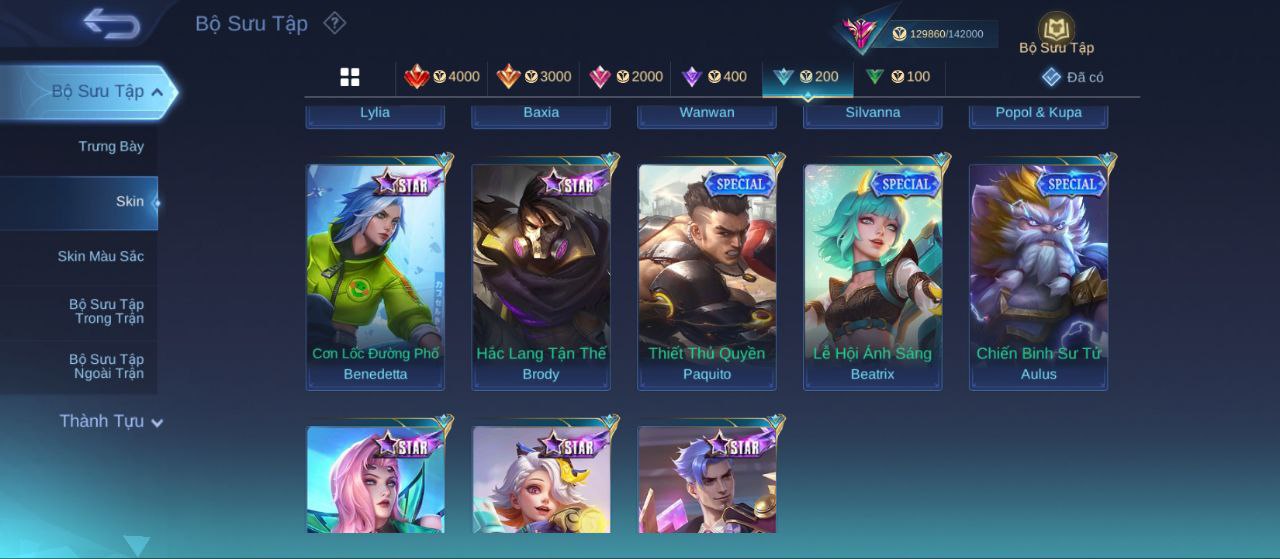Select the 2000 point tier tab

(x=626, y=77)
